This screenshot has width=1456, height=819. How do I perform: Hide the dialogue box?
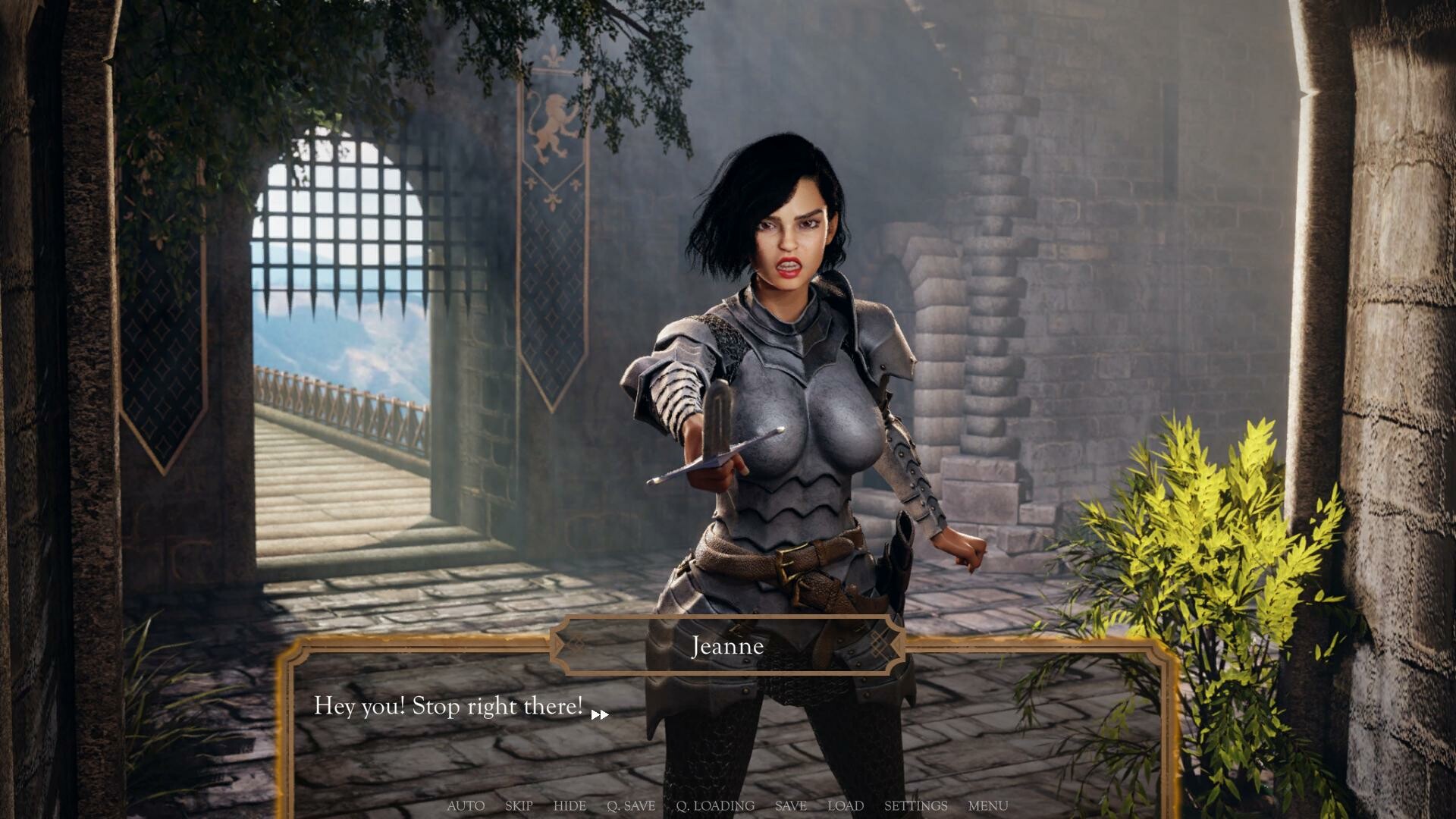tap(570, 805)
